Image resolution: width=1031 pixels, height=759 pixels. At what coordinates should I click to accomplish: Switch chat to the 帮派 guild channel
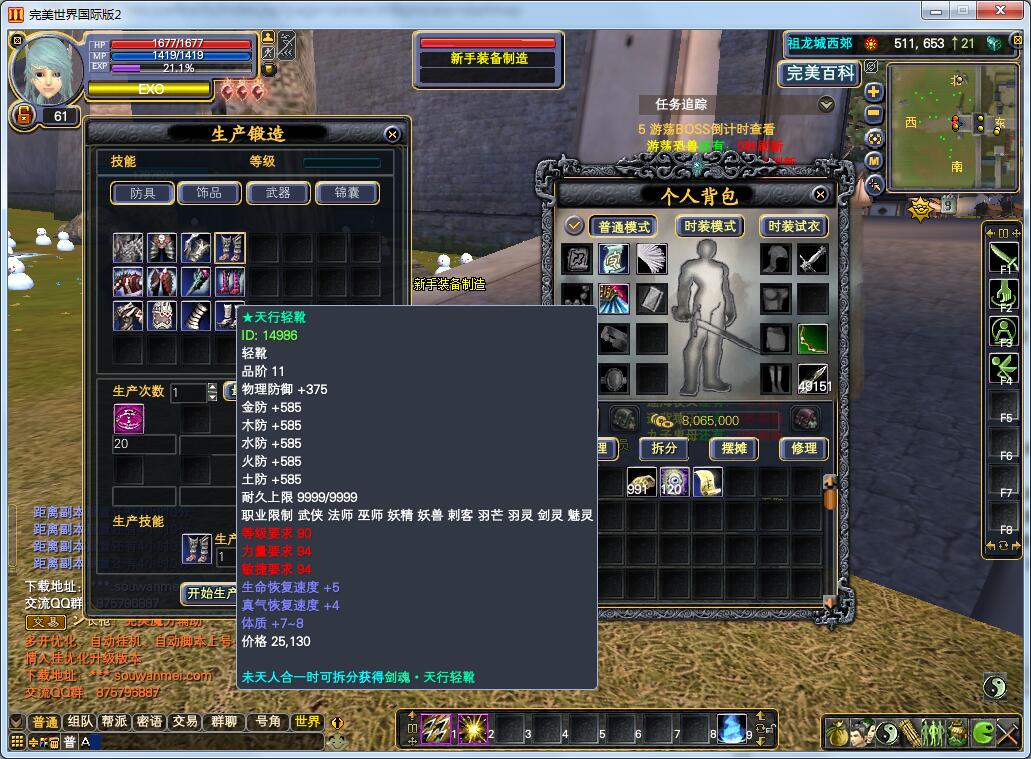(115, 722)
